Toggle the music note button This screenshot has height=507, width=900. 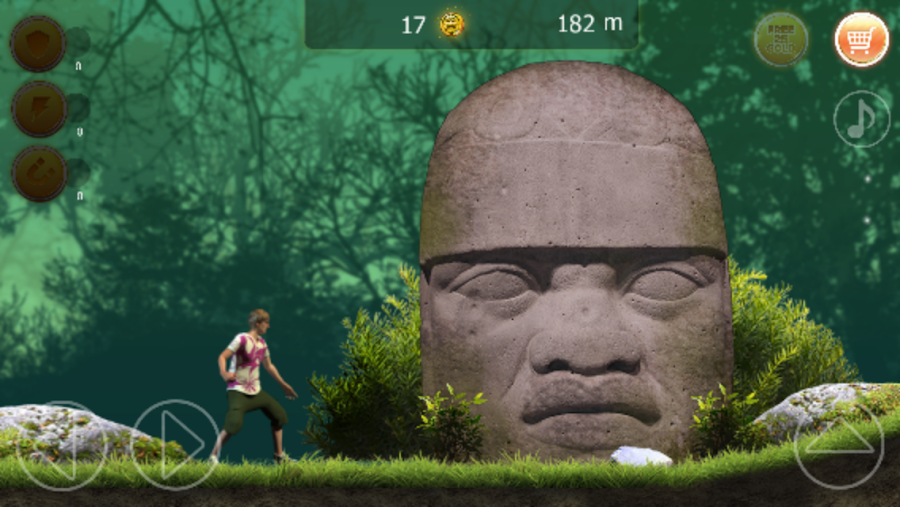coord(861,119)
